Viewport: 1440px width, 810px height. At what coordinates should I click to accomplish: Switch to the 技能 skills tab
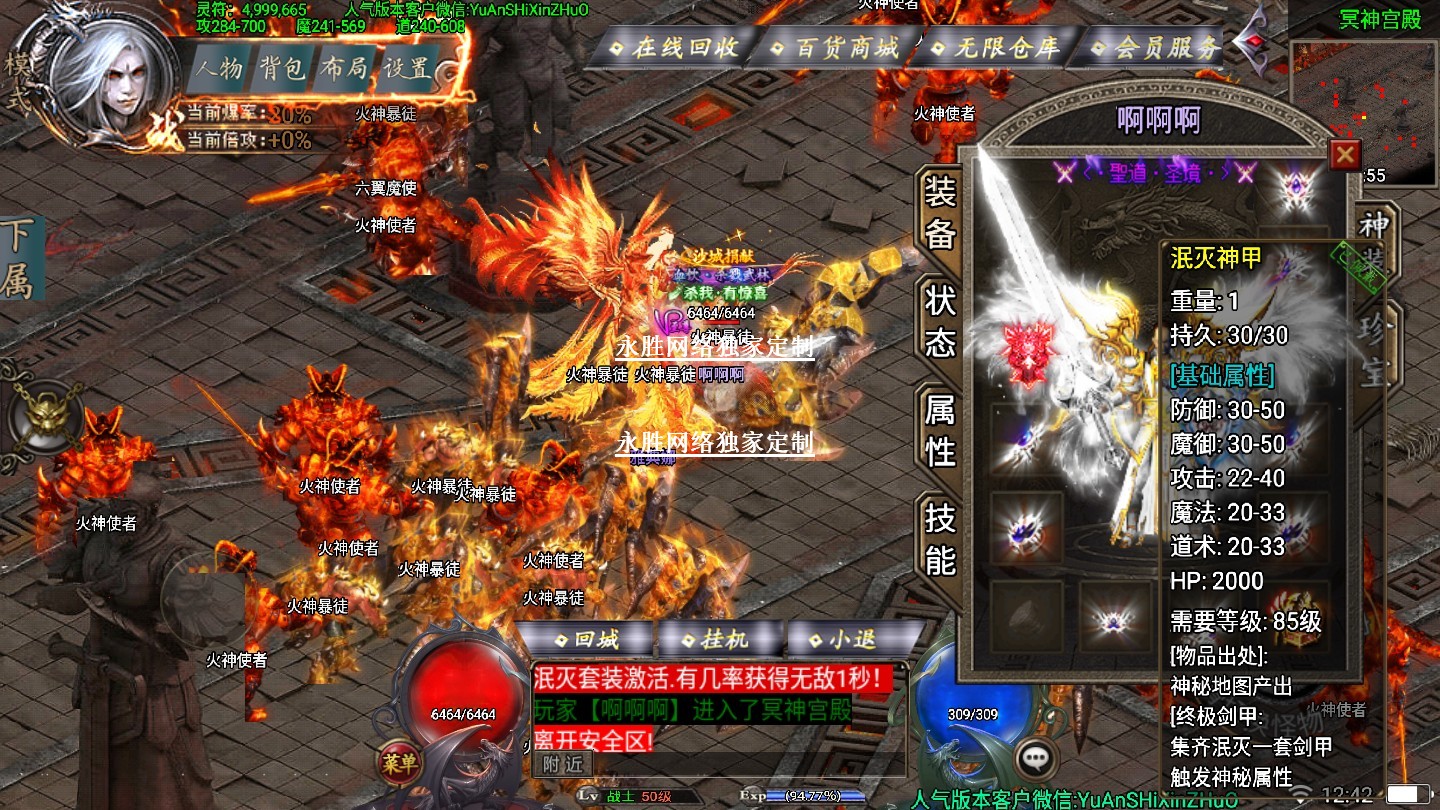tap(940, 540)
